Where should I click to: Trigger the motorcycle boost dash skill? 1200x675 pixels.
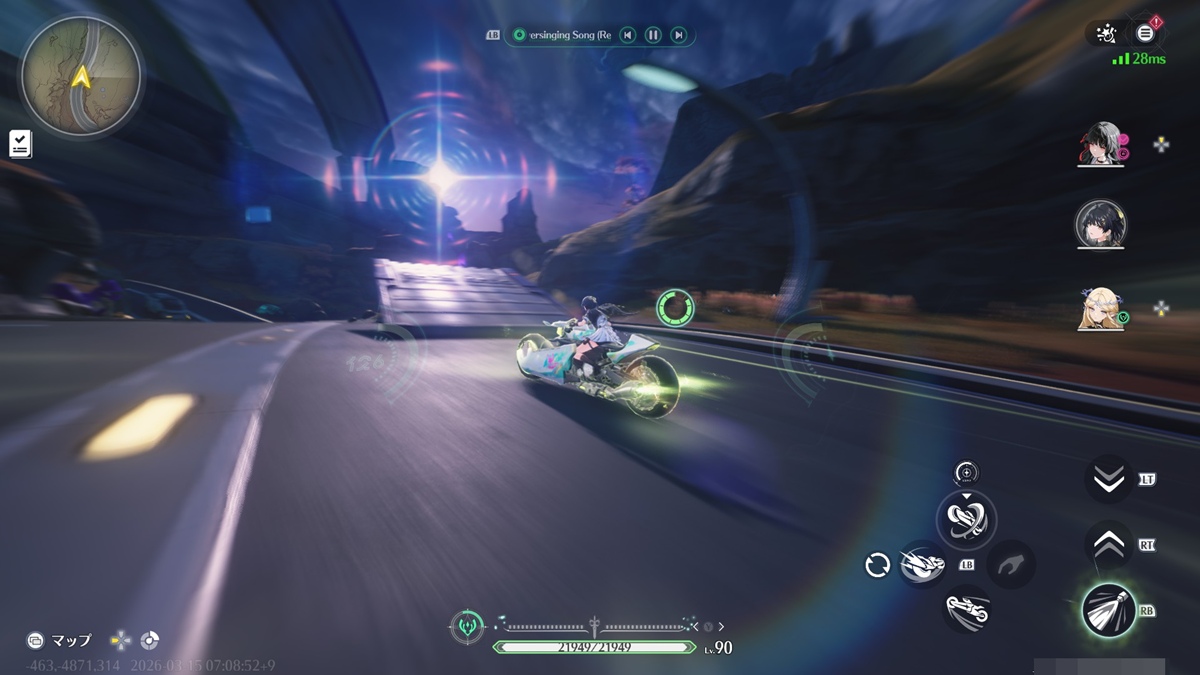[922, 565]
